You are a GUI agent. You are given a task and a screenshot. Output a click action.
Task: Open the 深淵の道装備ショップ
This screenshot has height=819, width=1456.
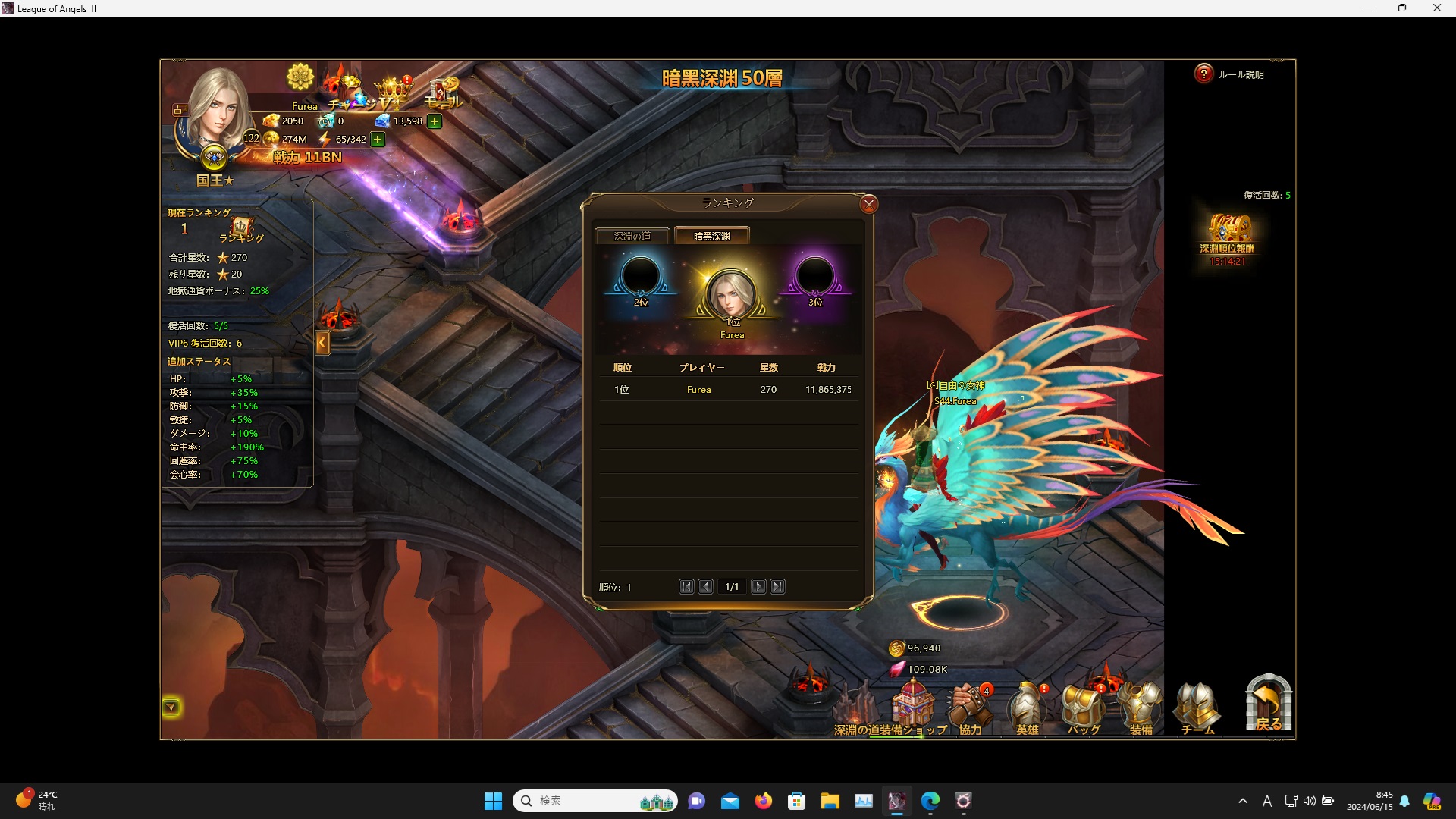point(912,705)
